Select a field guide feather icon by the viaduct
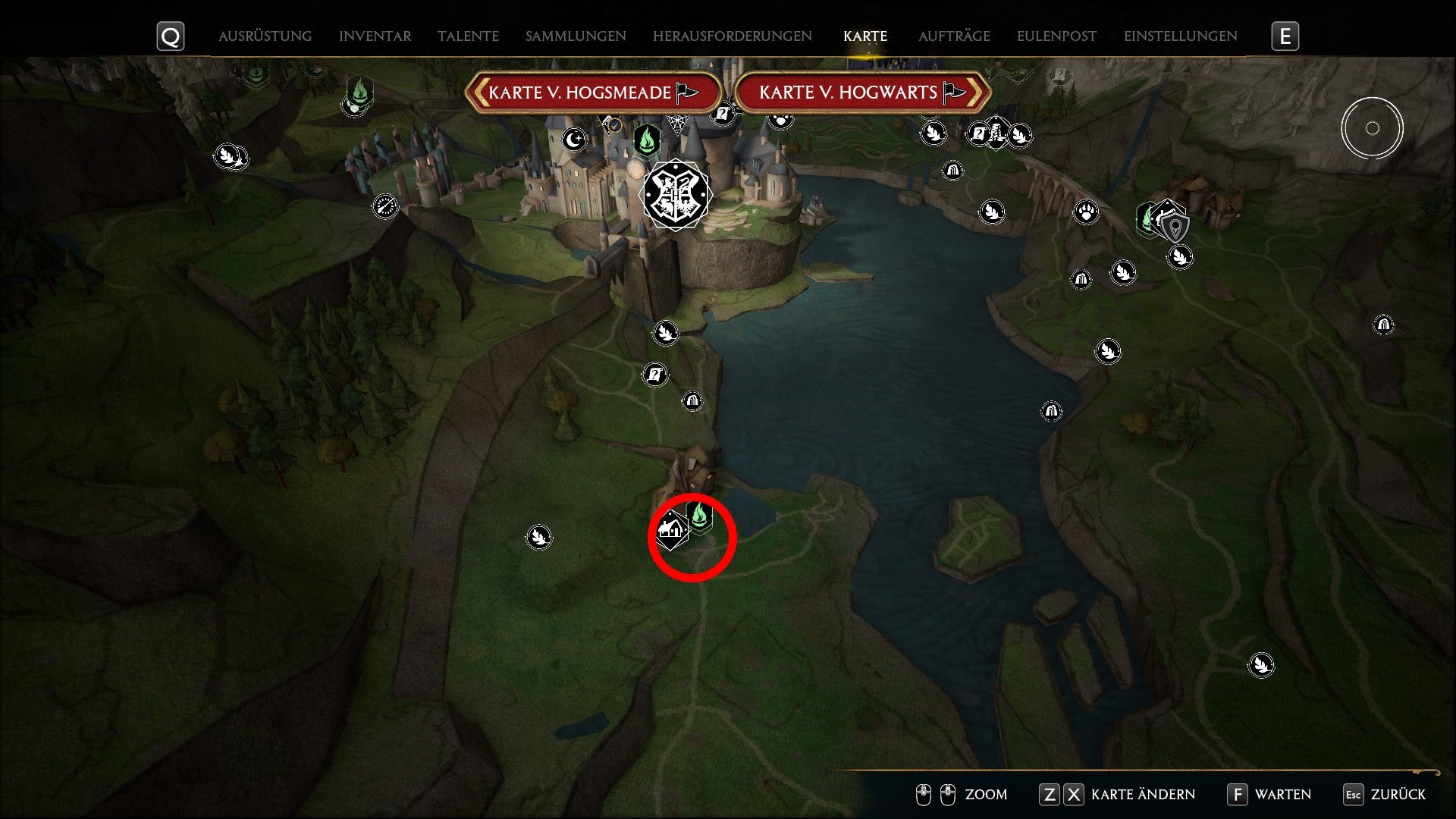 993,212
